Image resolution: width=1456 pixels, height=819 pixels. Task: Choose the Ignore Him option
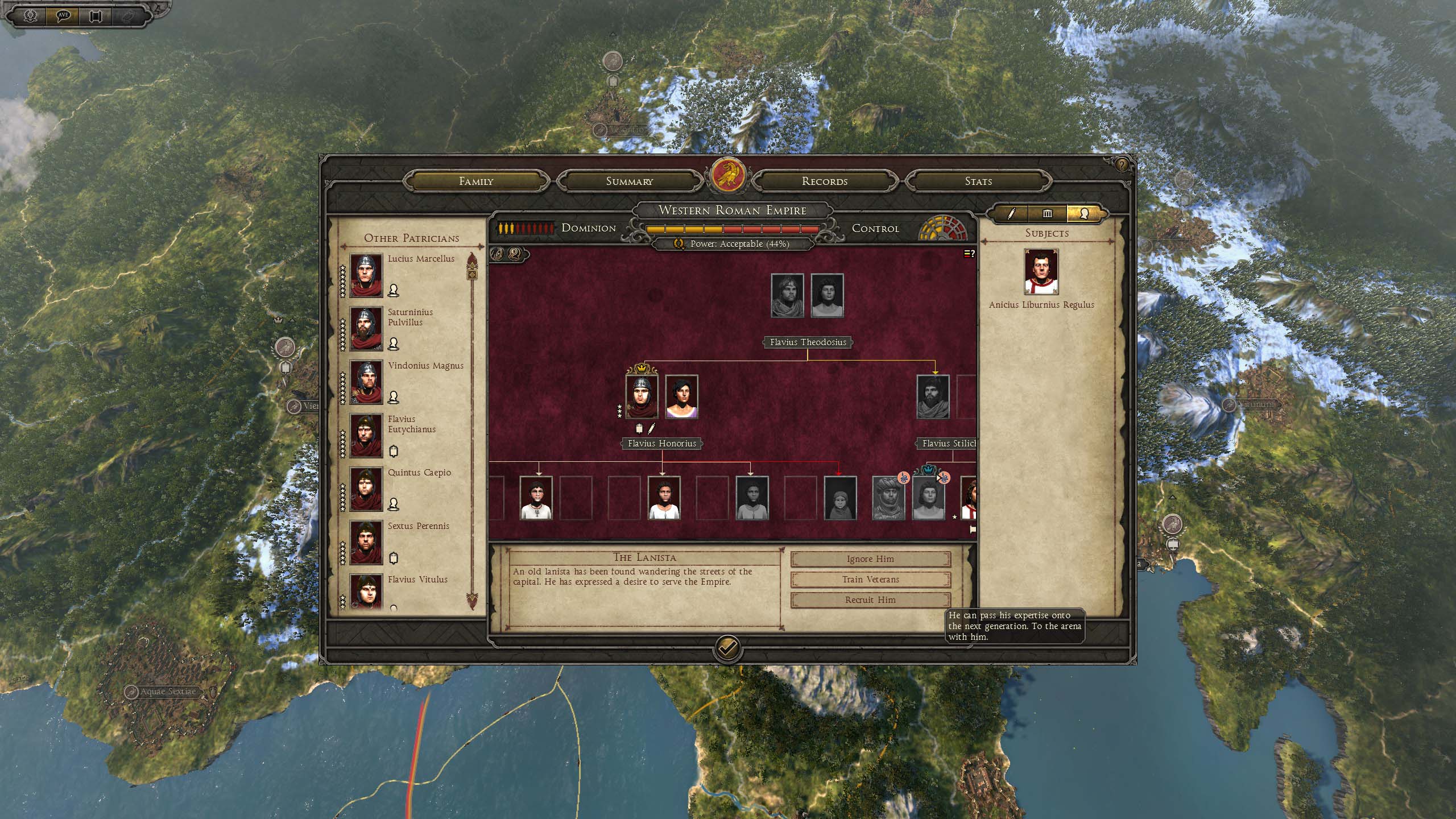(870, 559)
